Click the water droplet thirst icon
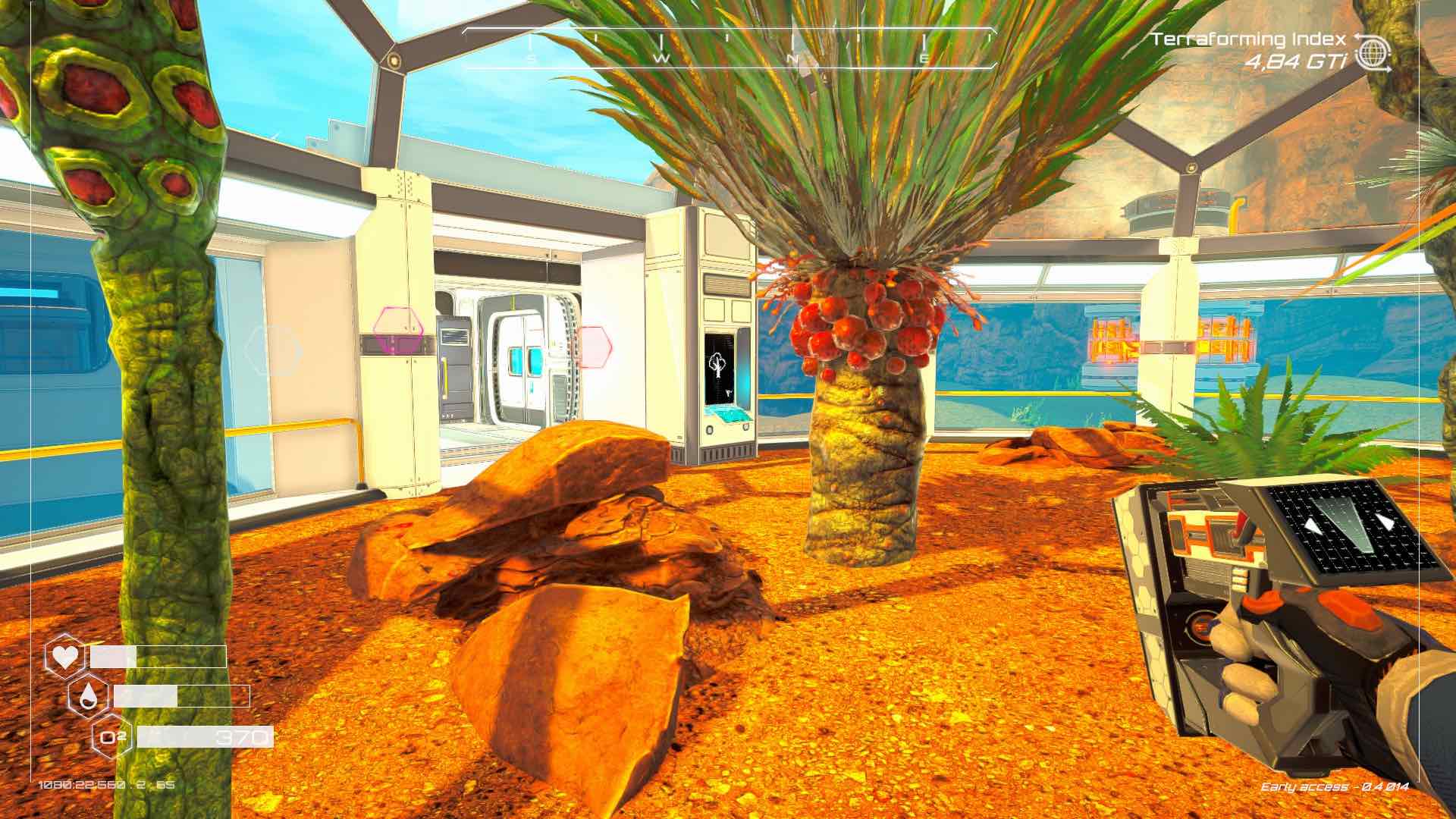Viewport: 1456px width, 819px height. (x=88, y=695)
